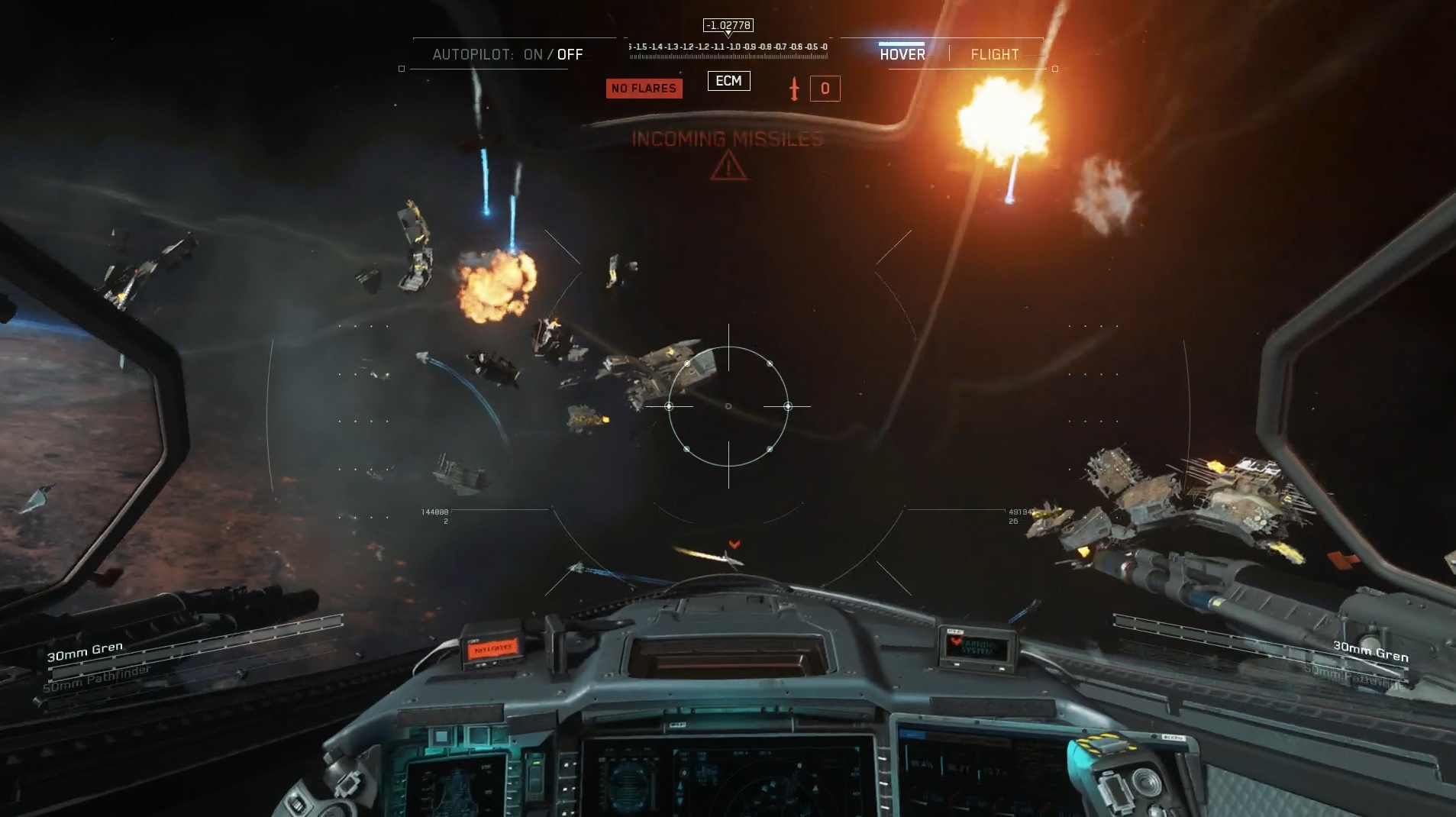Select the FLIGHT mode tab
Screen dimensions: 1456x817
[x=994, y=54]
